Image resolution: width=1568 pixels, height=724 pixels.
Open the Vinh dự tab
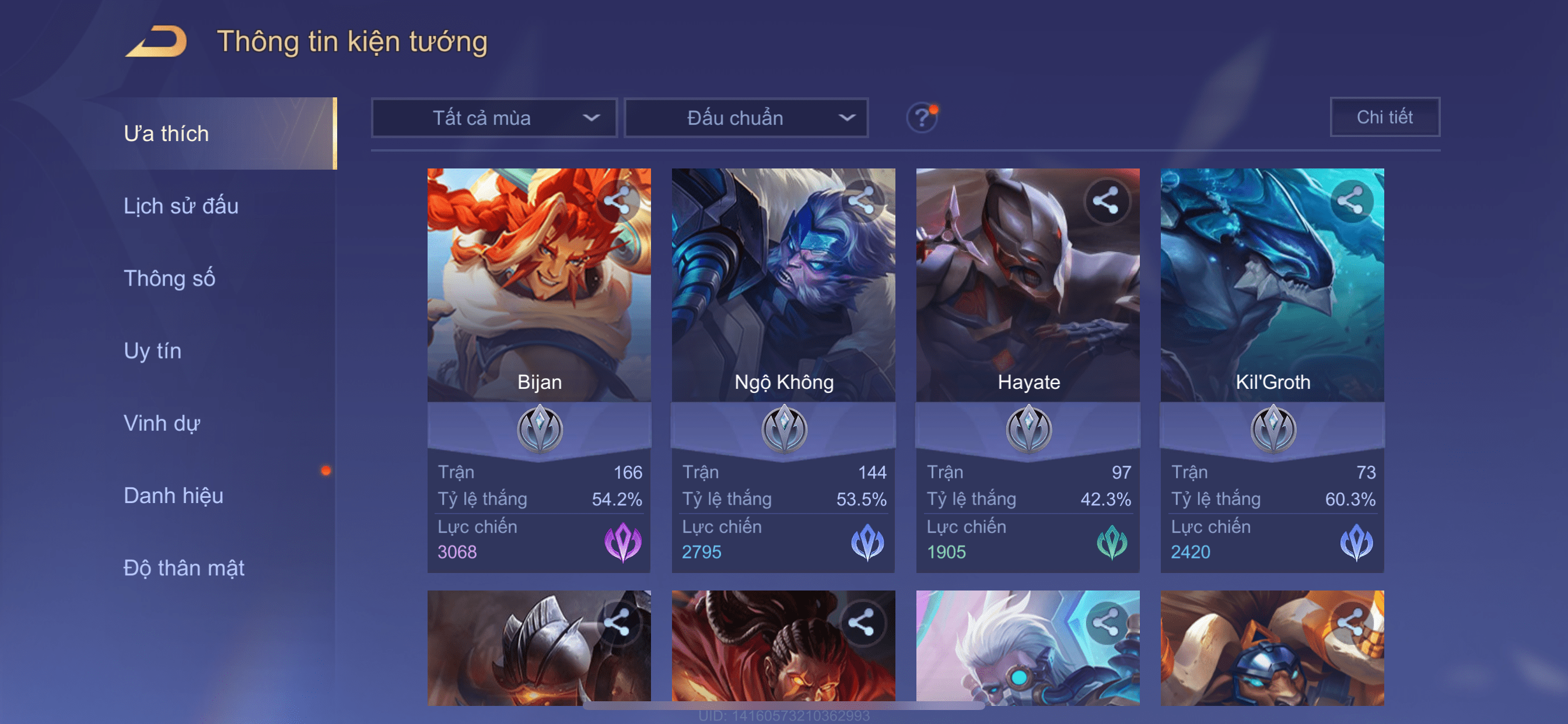pos(162,423)
